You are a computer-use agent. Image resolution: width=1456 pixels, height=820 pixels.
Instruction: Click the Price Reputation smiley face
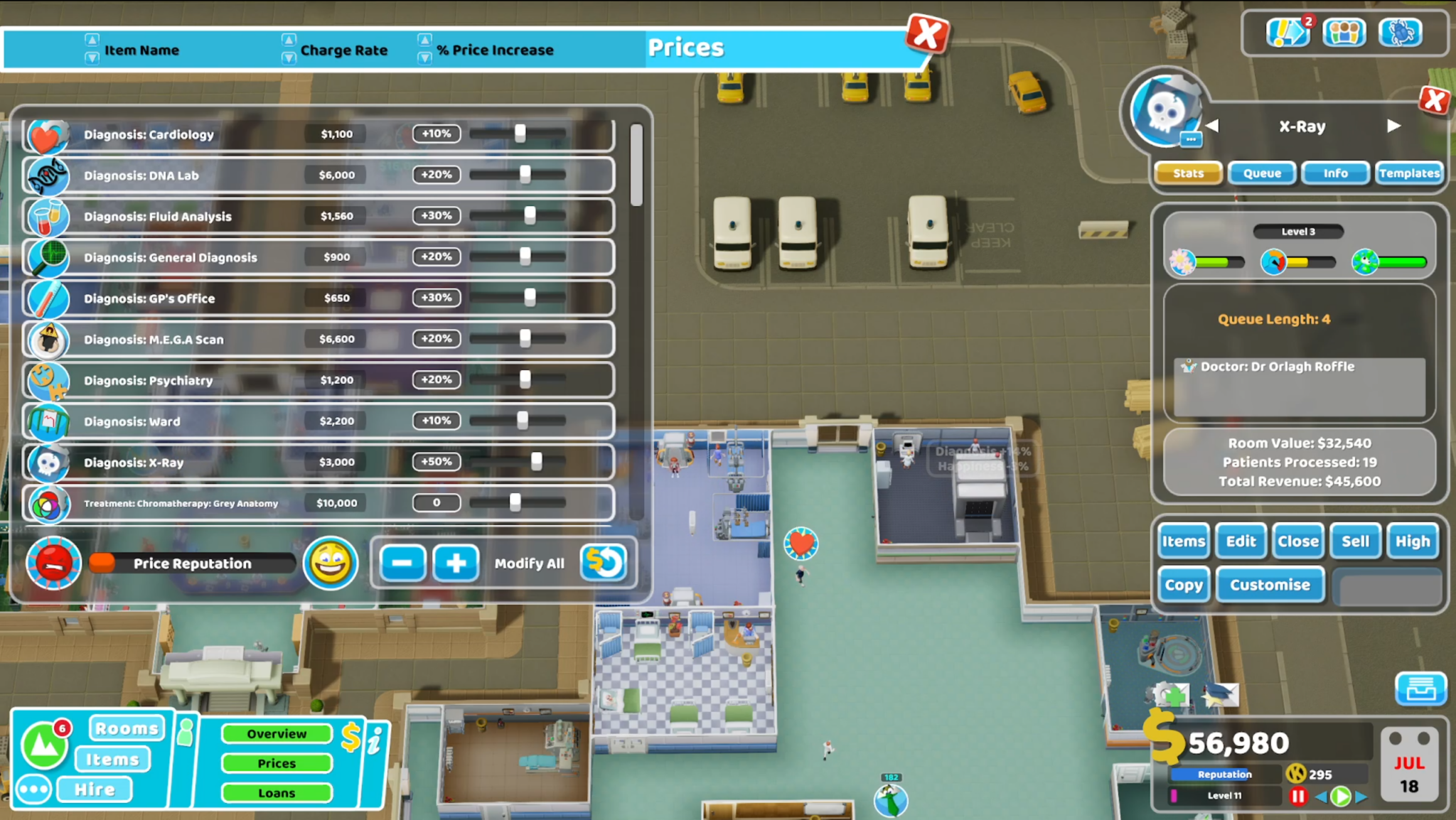pyautogui.click(x=331, y=563)
